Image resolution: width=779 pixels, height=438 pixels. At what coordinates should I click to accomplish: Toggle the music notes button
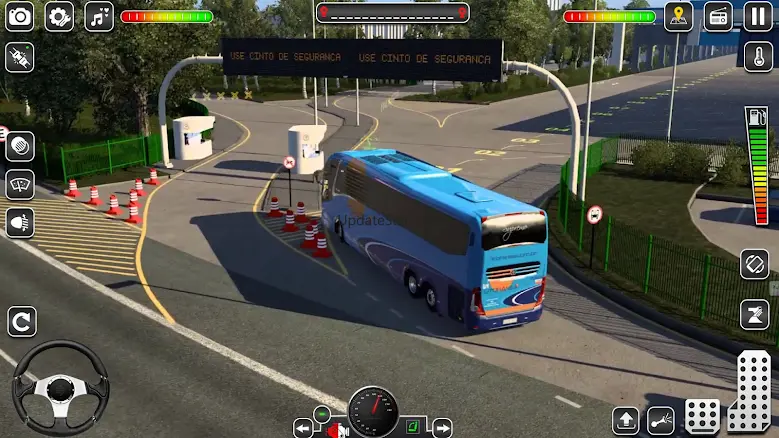pos(98,16)
